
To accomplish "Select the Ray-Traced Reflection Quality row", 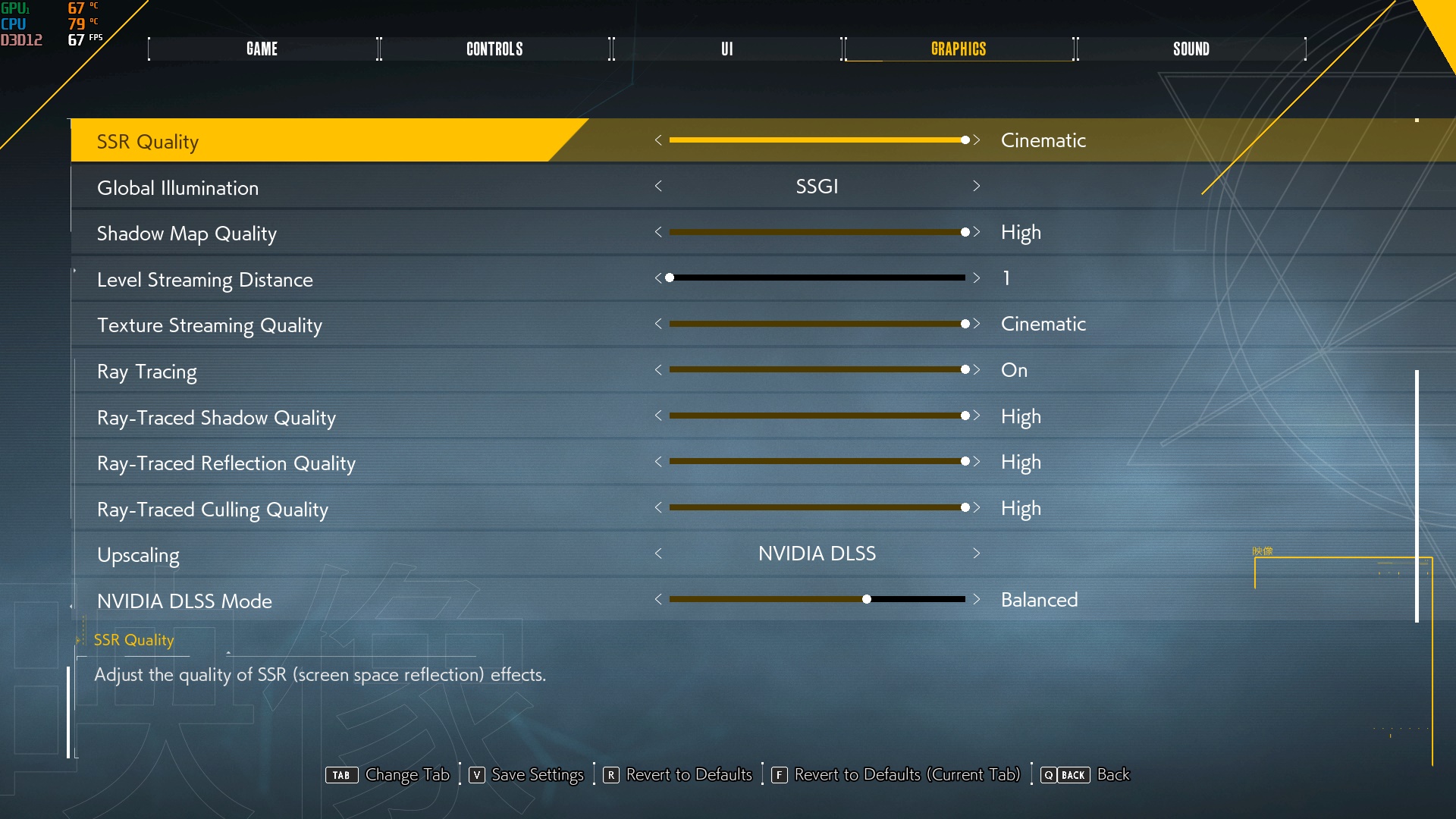I will (x=226, y=463).
